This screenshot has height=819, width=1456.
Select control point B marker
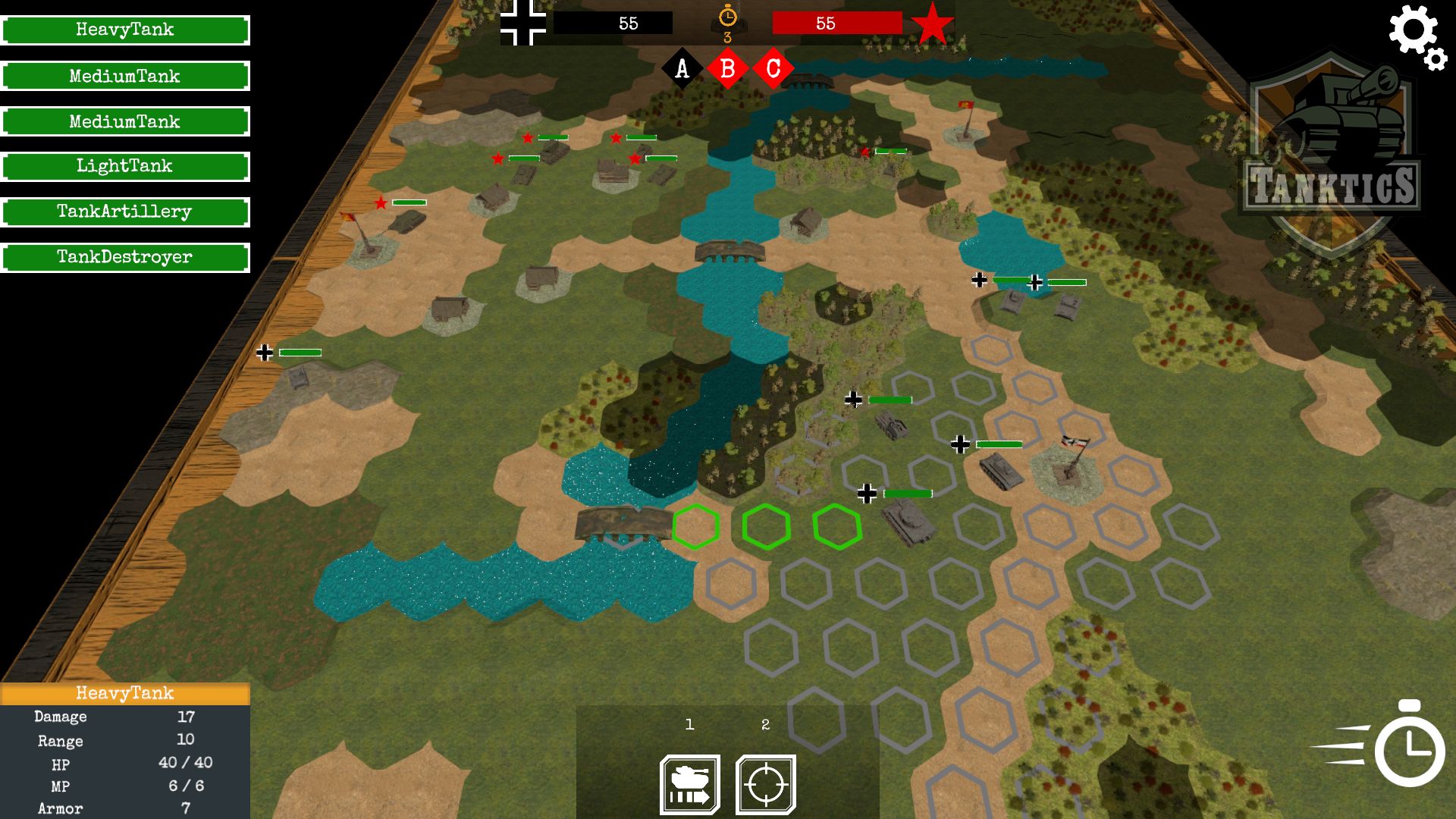click(x=727, y=69)
